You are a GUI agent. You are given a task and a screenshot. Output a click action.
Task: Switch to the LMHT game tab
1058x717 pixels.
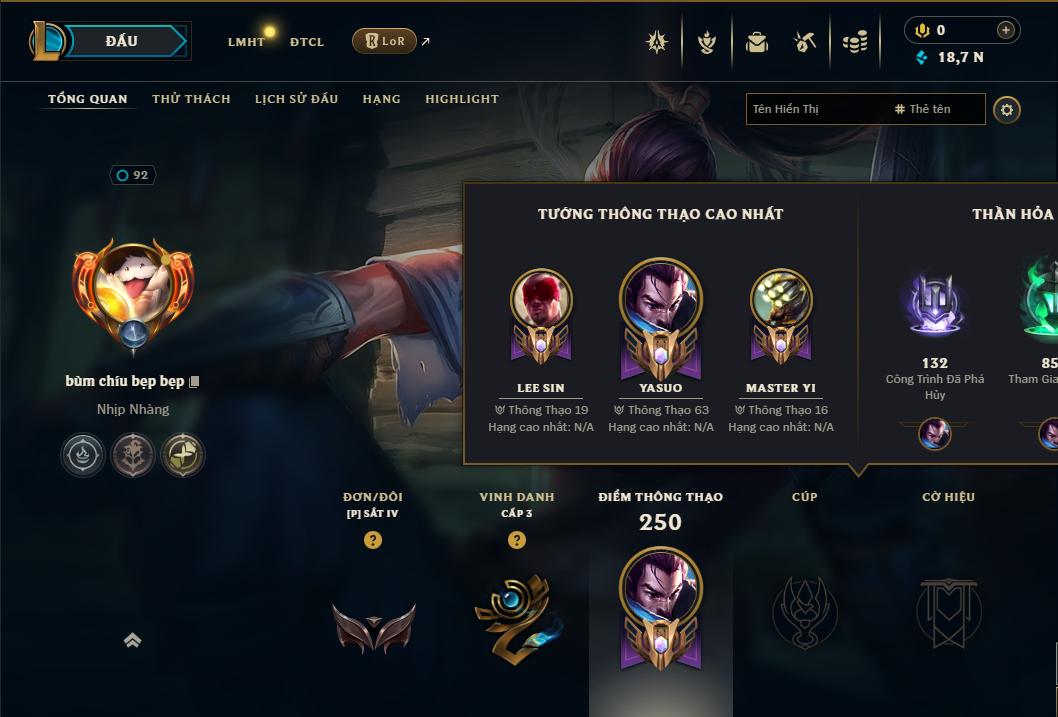click(246, 42)
